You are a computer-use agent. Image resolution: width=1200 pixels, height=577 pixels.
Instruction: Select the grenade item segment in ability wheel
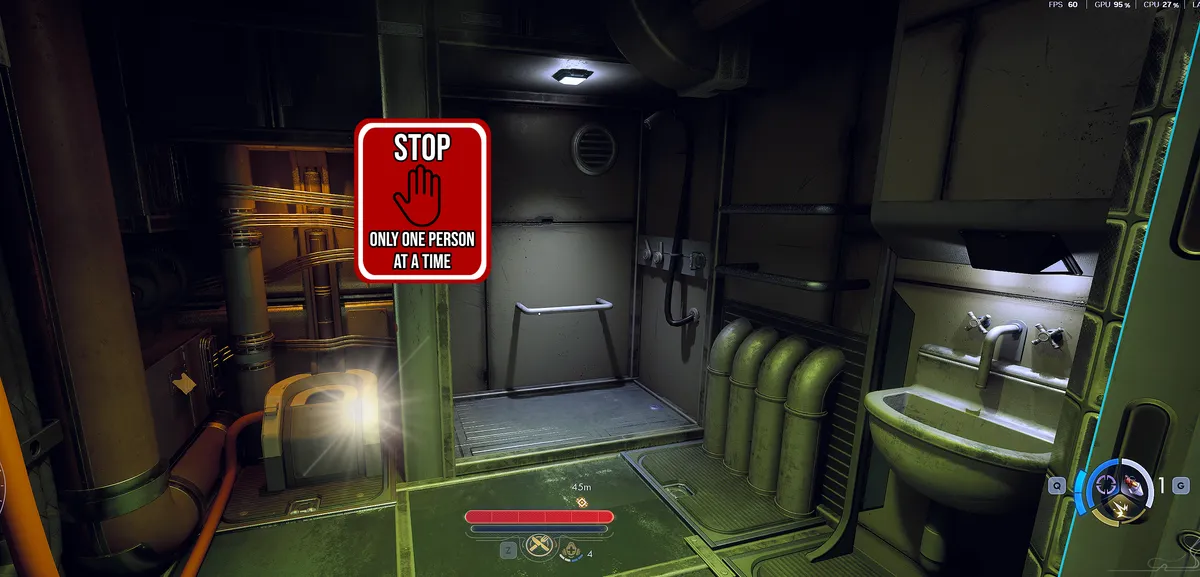click(1135, 485)
